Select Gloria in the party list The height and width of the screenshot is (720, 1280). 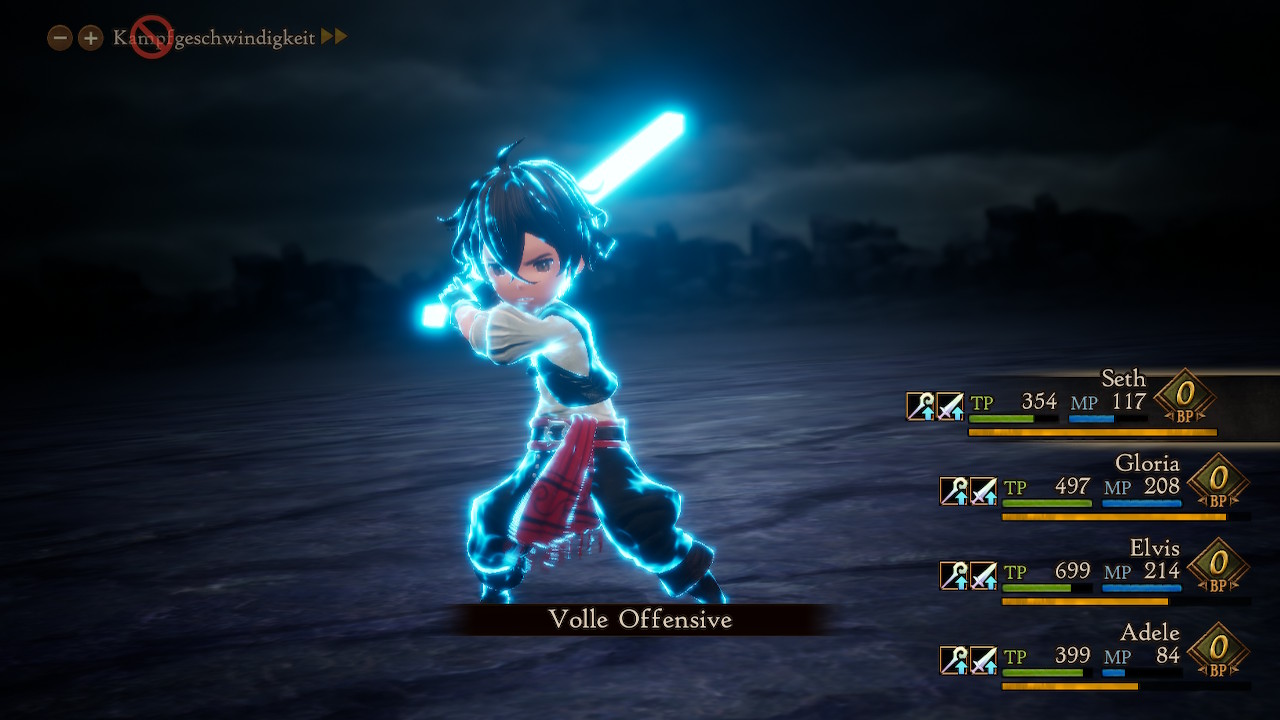1147,464
